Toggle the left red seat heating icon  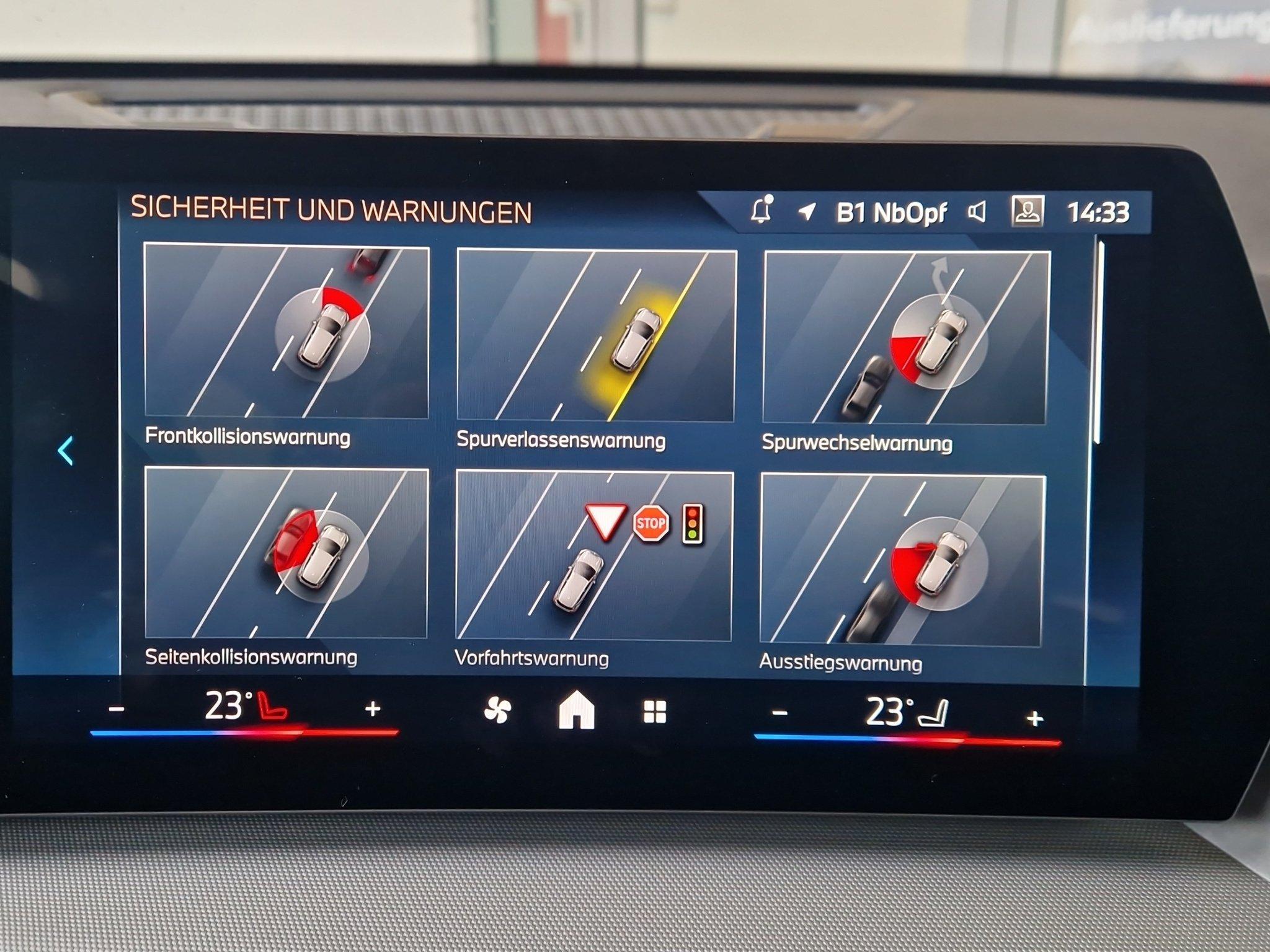[272, 707]
